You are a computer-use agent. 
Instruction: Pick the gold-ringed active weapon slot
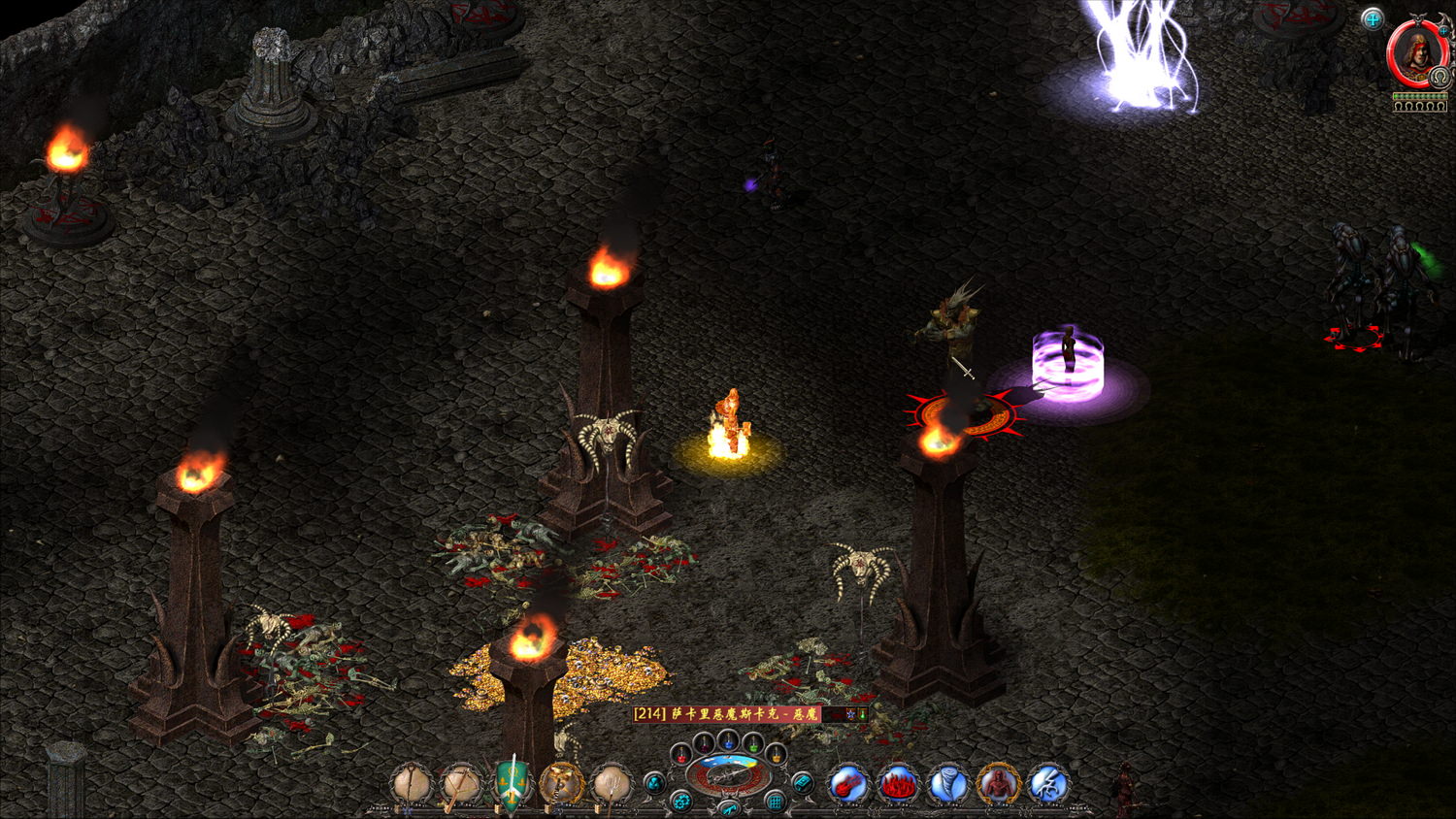point(561,784)
